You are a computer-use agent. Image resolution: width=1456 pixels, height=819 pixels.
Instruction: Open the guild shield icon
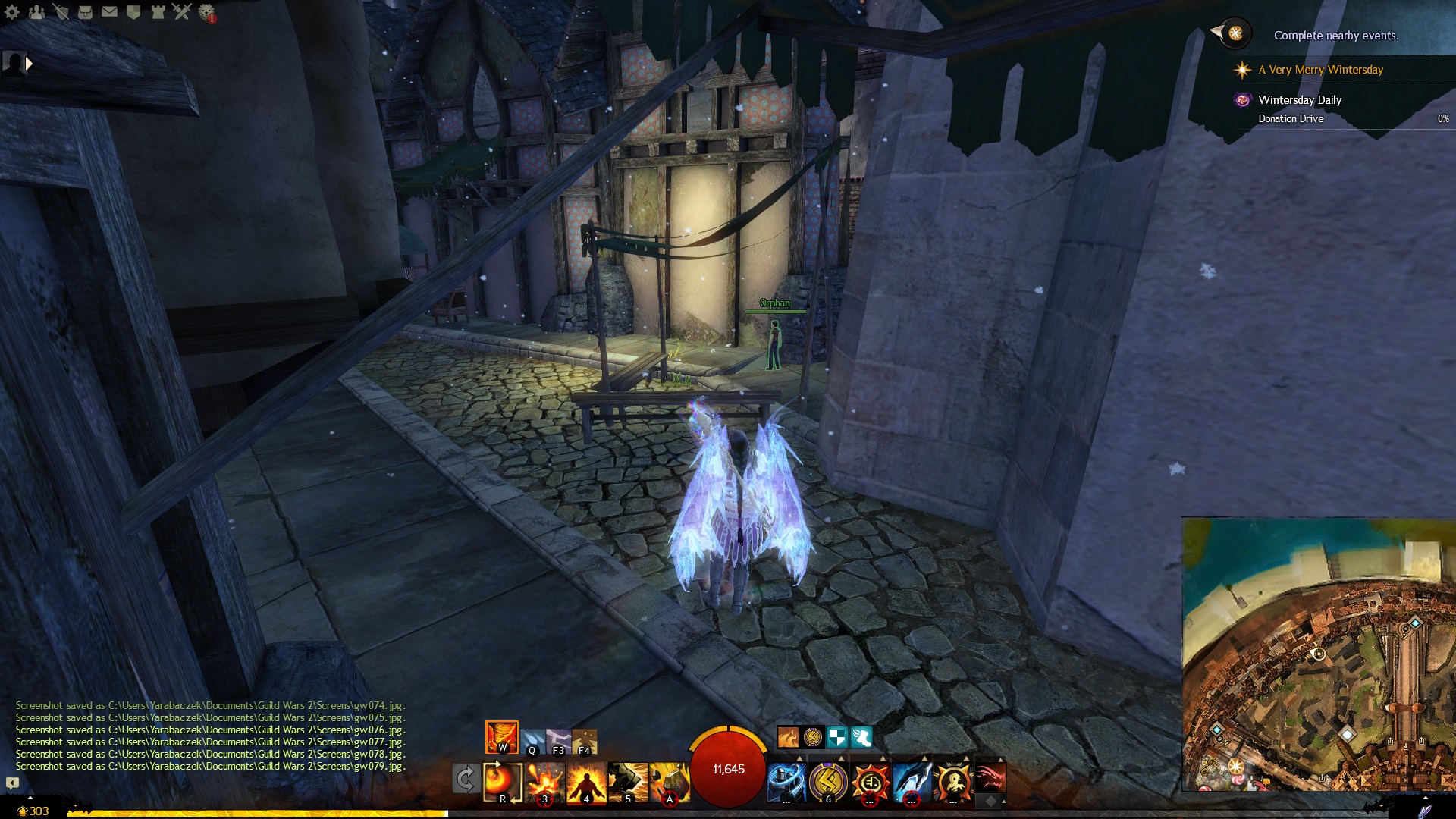133,12
